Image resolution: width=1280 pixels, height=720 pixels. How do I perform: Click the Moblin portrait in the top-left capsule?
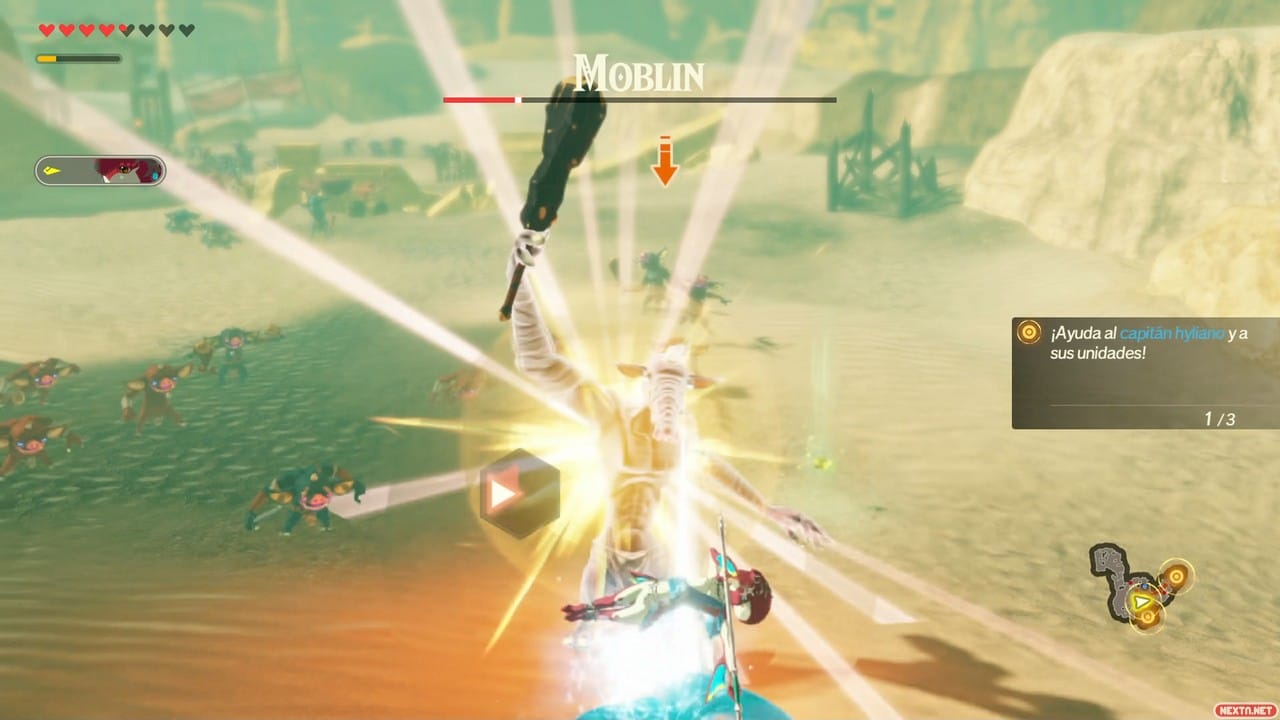tap(125, 170)
